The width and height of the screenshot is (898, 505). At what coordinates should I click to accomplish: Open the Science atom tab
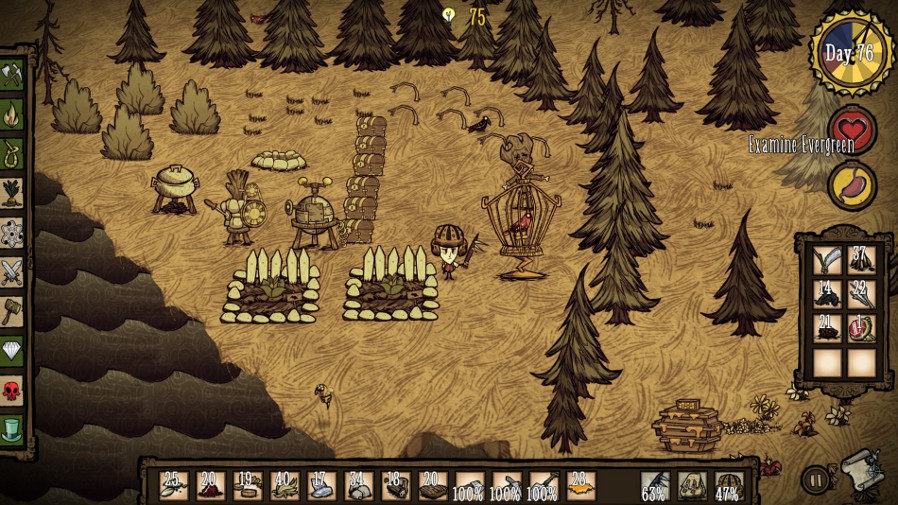[x=13, y=232]
